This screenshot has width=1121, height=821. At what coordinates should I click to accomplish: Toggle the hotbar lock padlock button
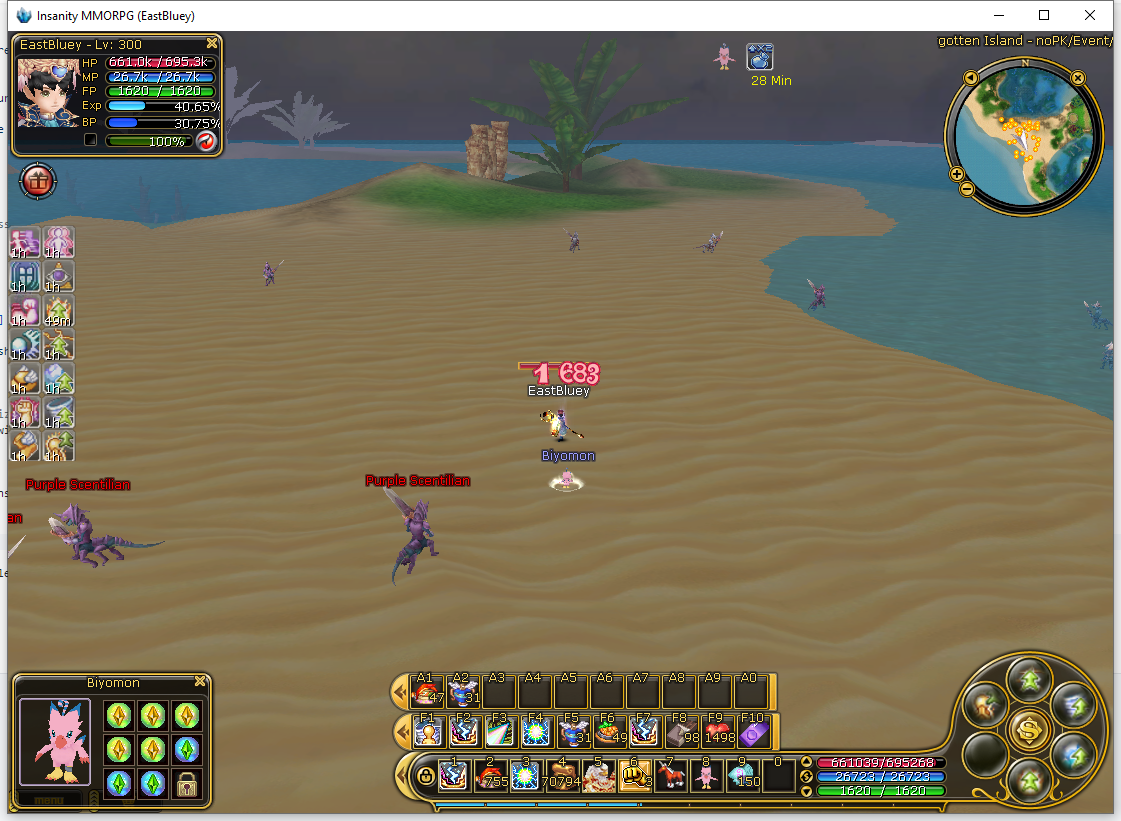[x=426, y=777]
